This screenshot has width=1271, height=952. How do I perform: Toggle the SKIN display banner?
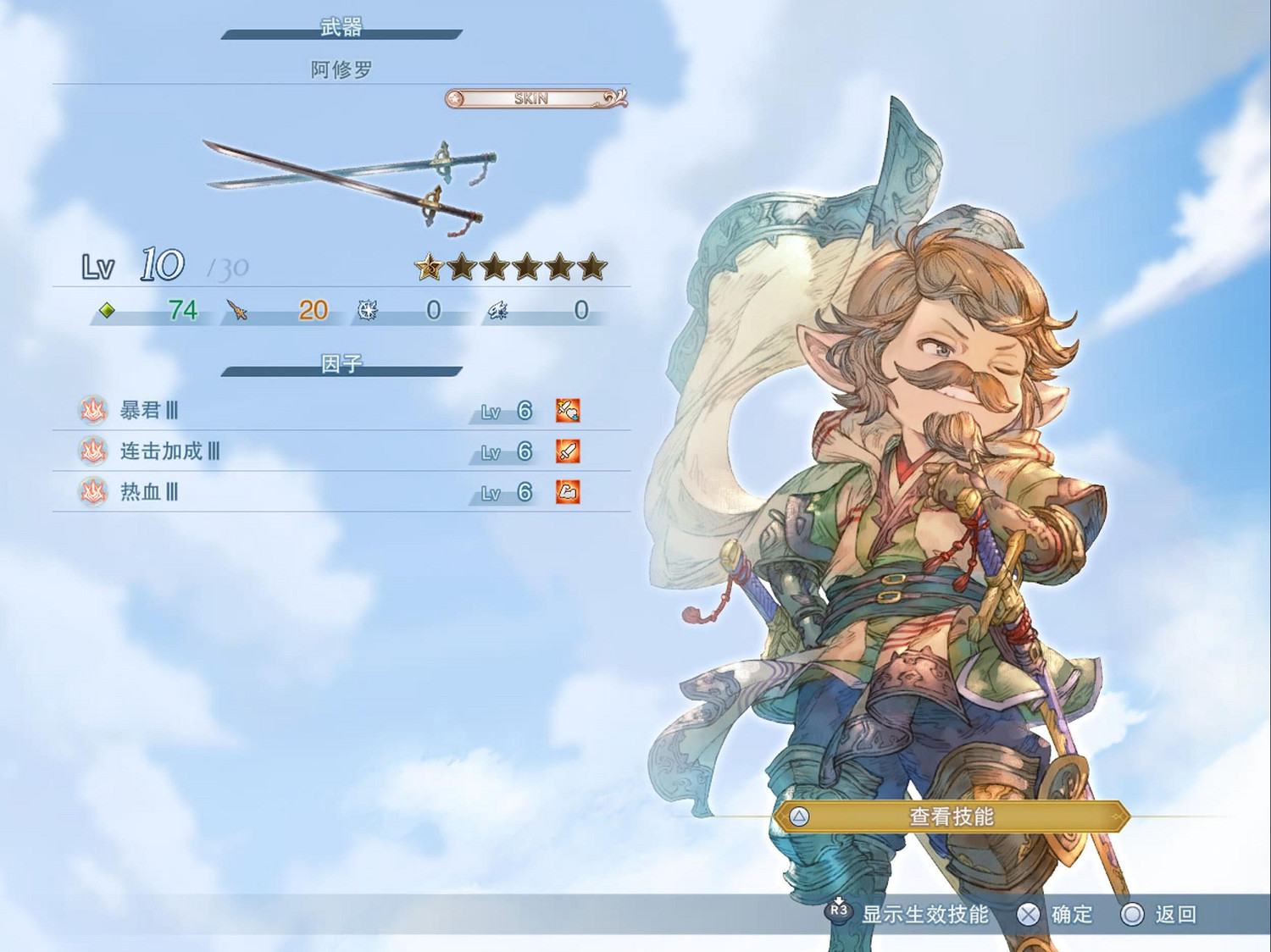point(530,97)
